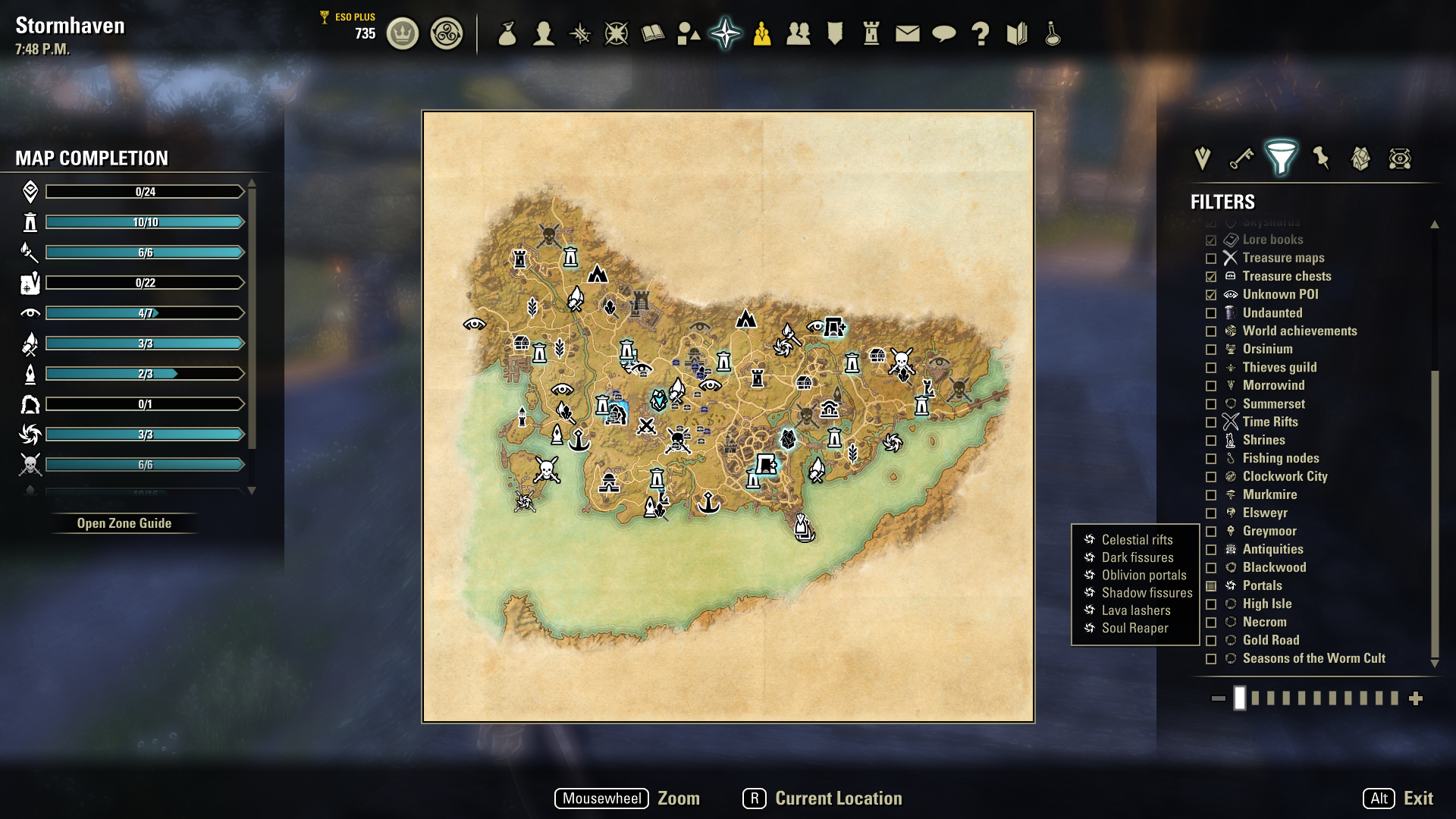
Task: Open the Help question mark menu
Action: pyautogui.click(x=981, y=33)
